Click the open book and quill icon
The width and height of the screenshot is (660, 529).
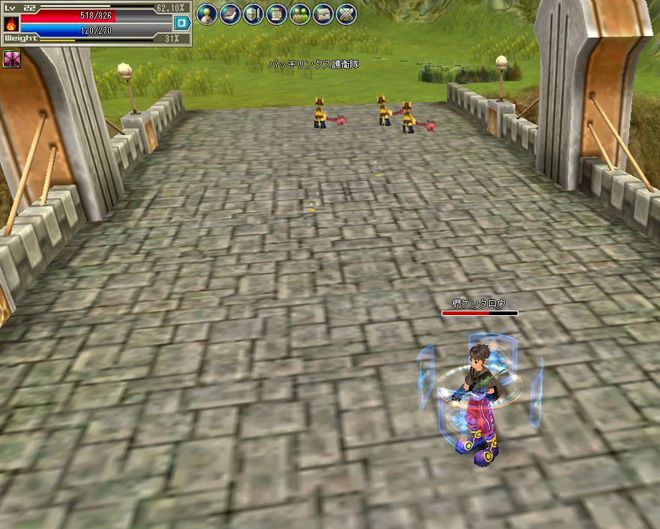[x=230, y=14]
